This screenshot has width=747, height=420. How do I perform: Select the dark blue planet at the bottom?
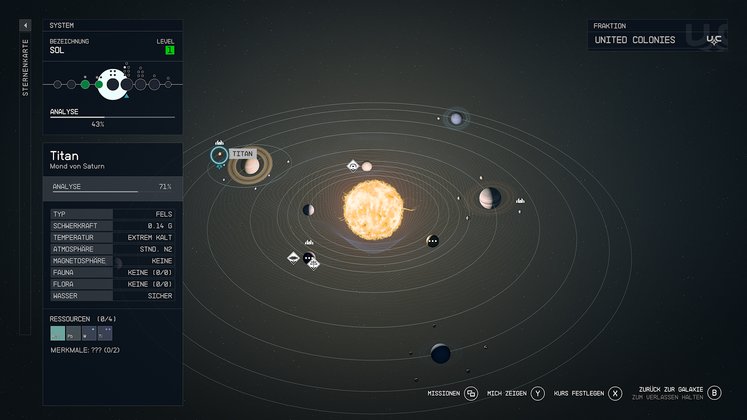coord(440,353)
